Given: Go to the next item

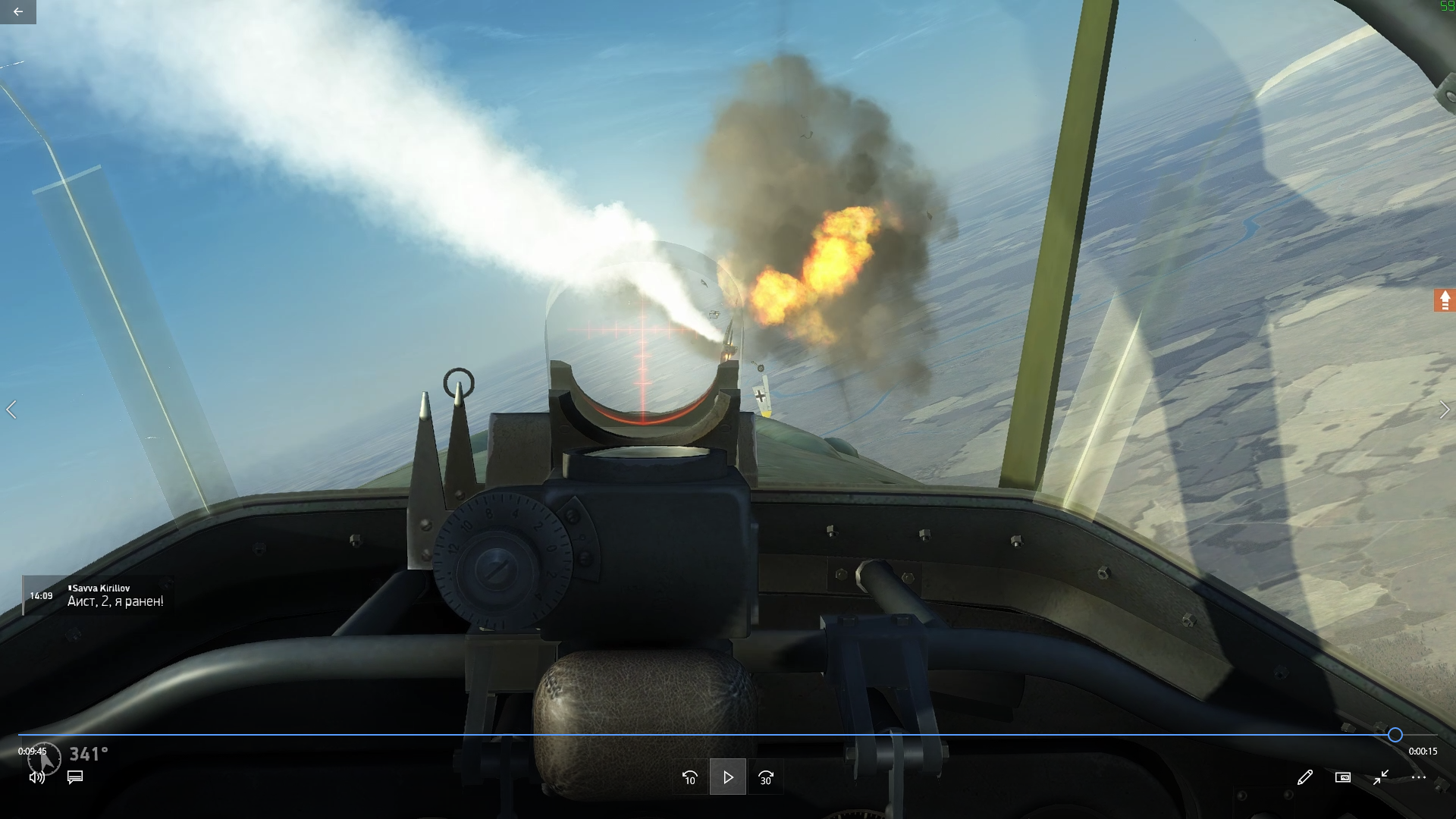Looking at the screenshot, I should tap(1444, 410).
